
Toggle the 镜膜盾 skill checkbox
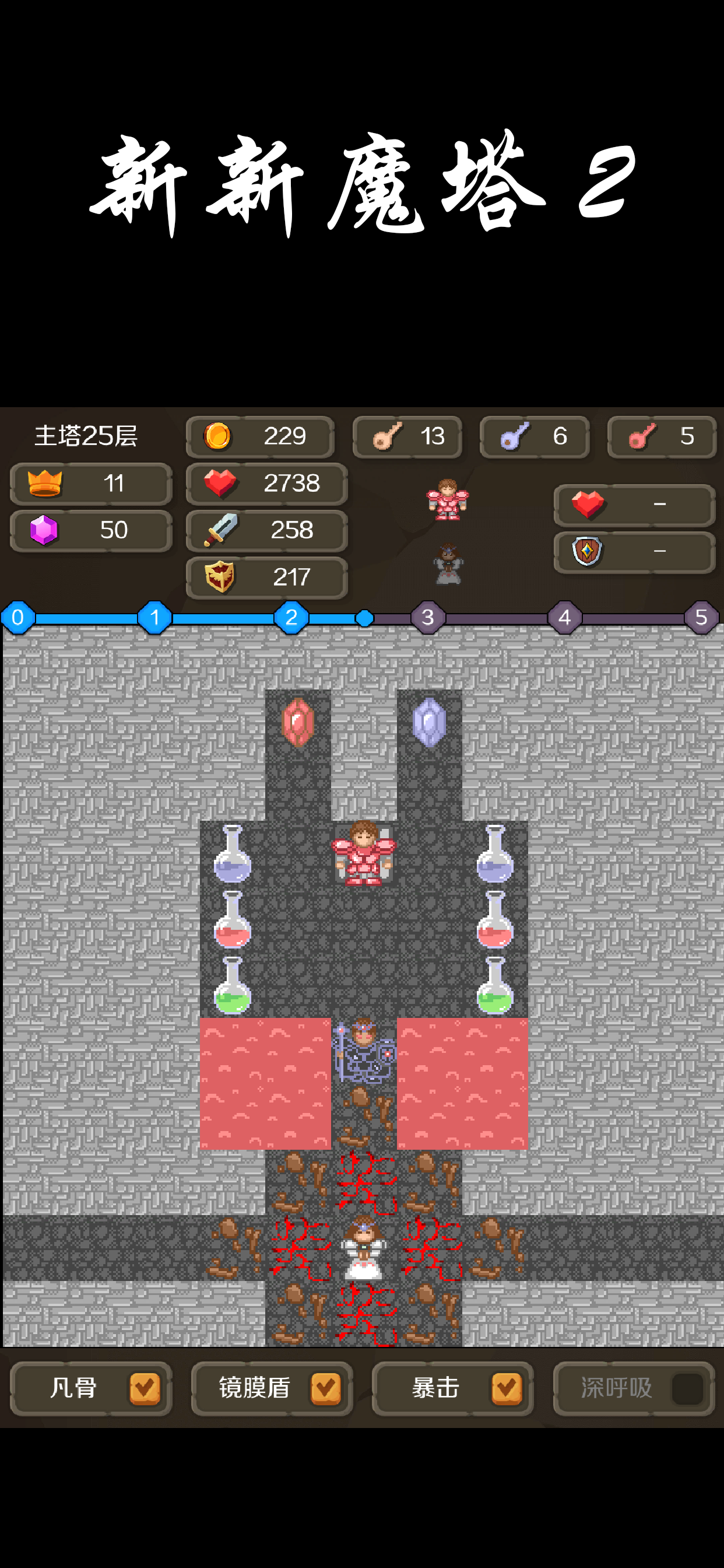pos(325,1388)
